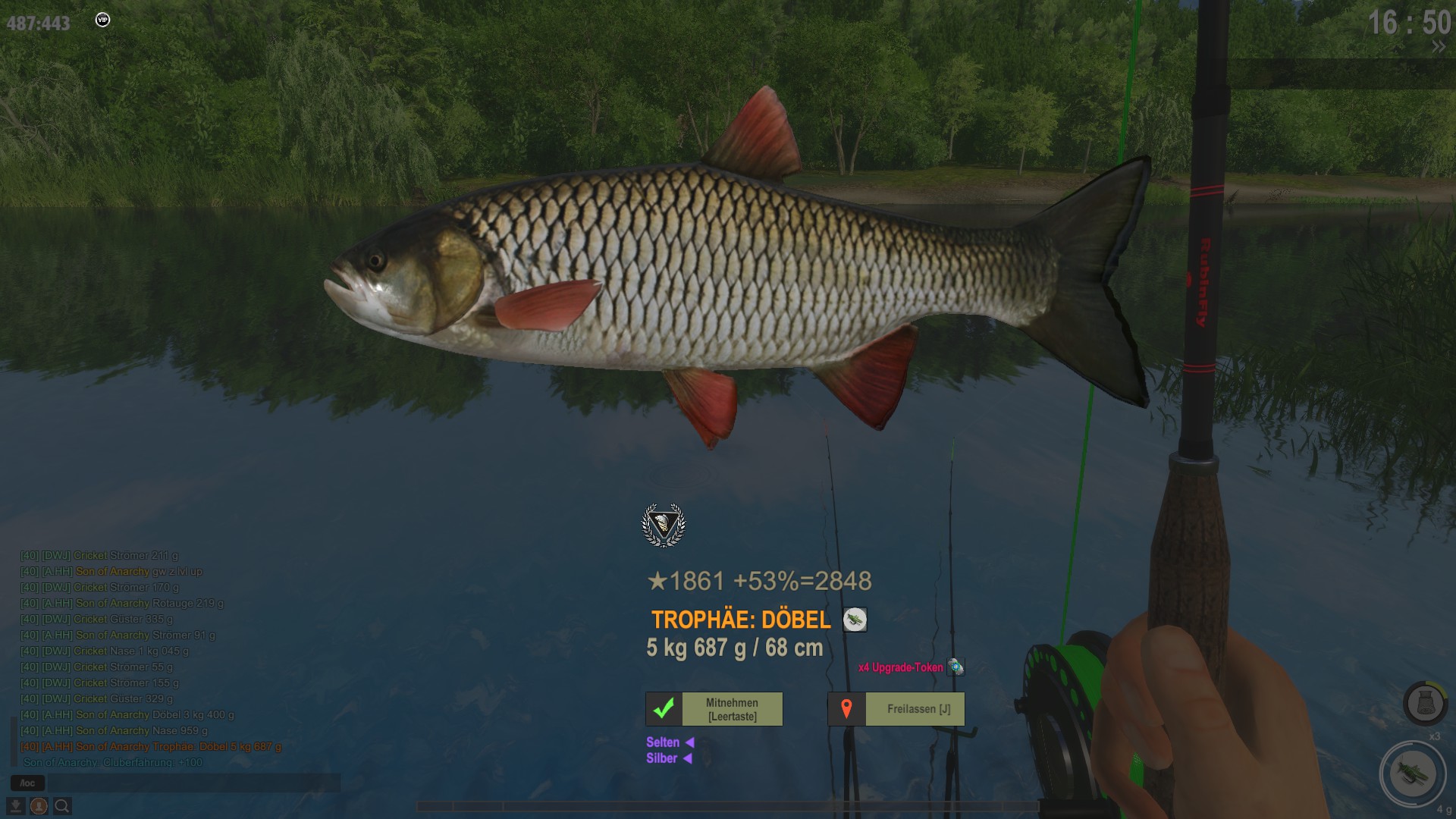This screenshot has height=819, width=1456.
Task: Expand the double arrow next to the clock
Action: click(1438, 47)
